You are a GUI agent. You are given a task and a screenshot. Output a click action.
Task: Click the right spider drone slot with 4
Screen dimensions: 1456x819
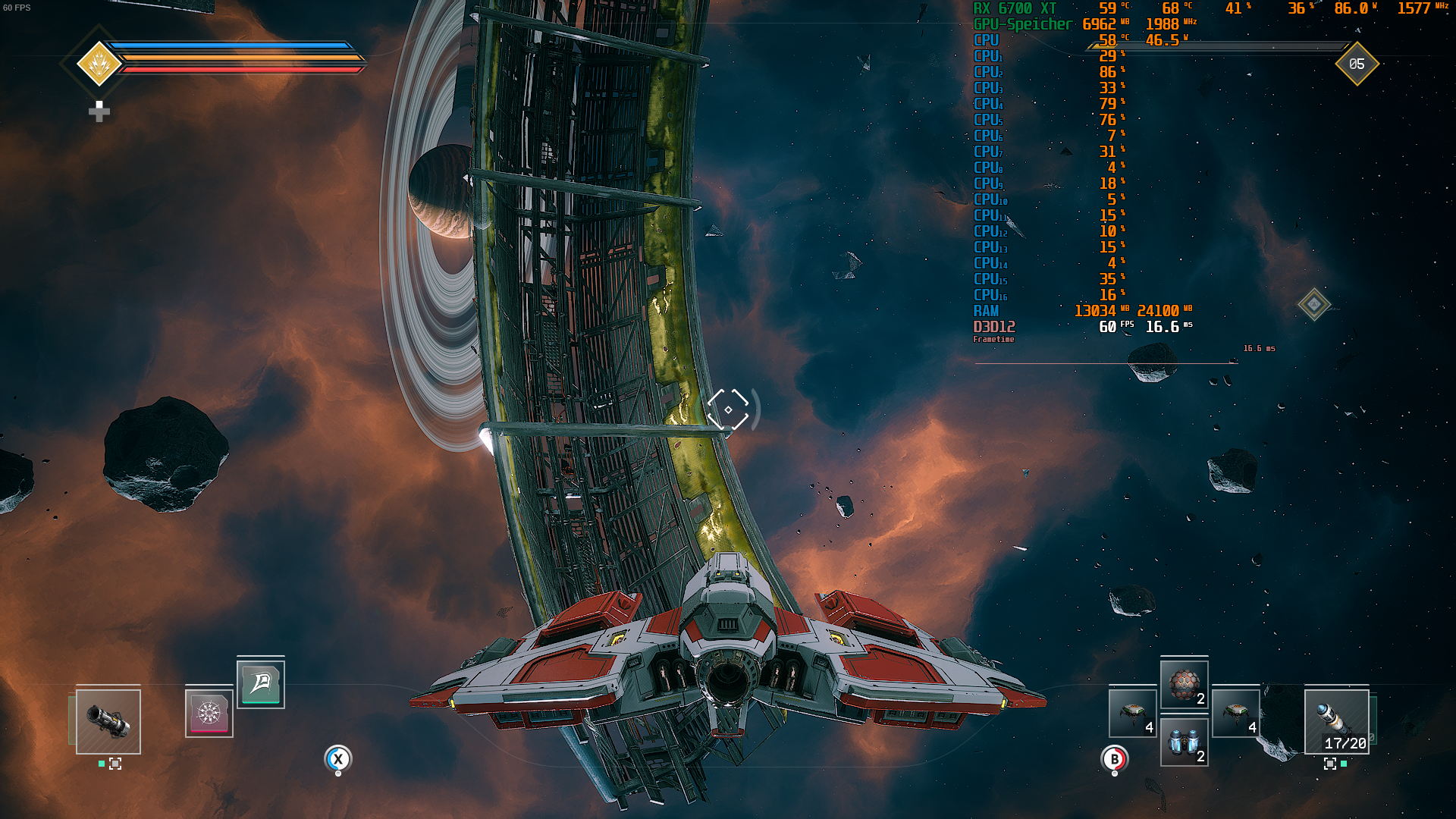point(1238,714)
